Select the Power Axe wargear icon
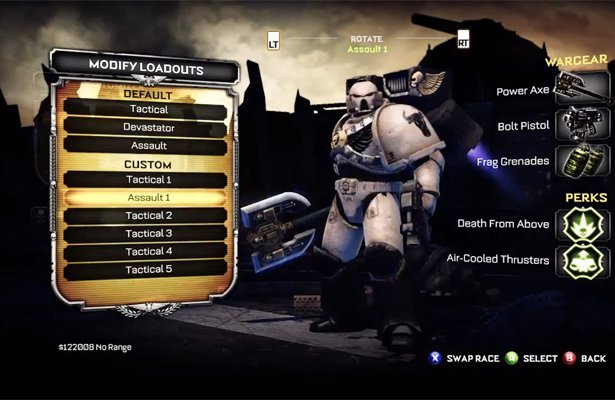The image size is (615, 400). [583, 91]
